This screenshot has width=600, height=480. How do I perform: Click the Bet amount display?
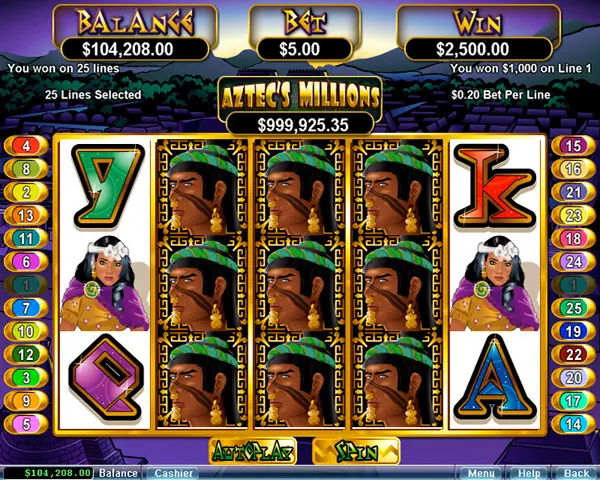300,46
